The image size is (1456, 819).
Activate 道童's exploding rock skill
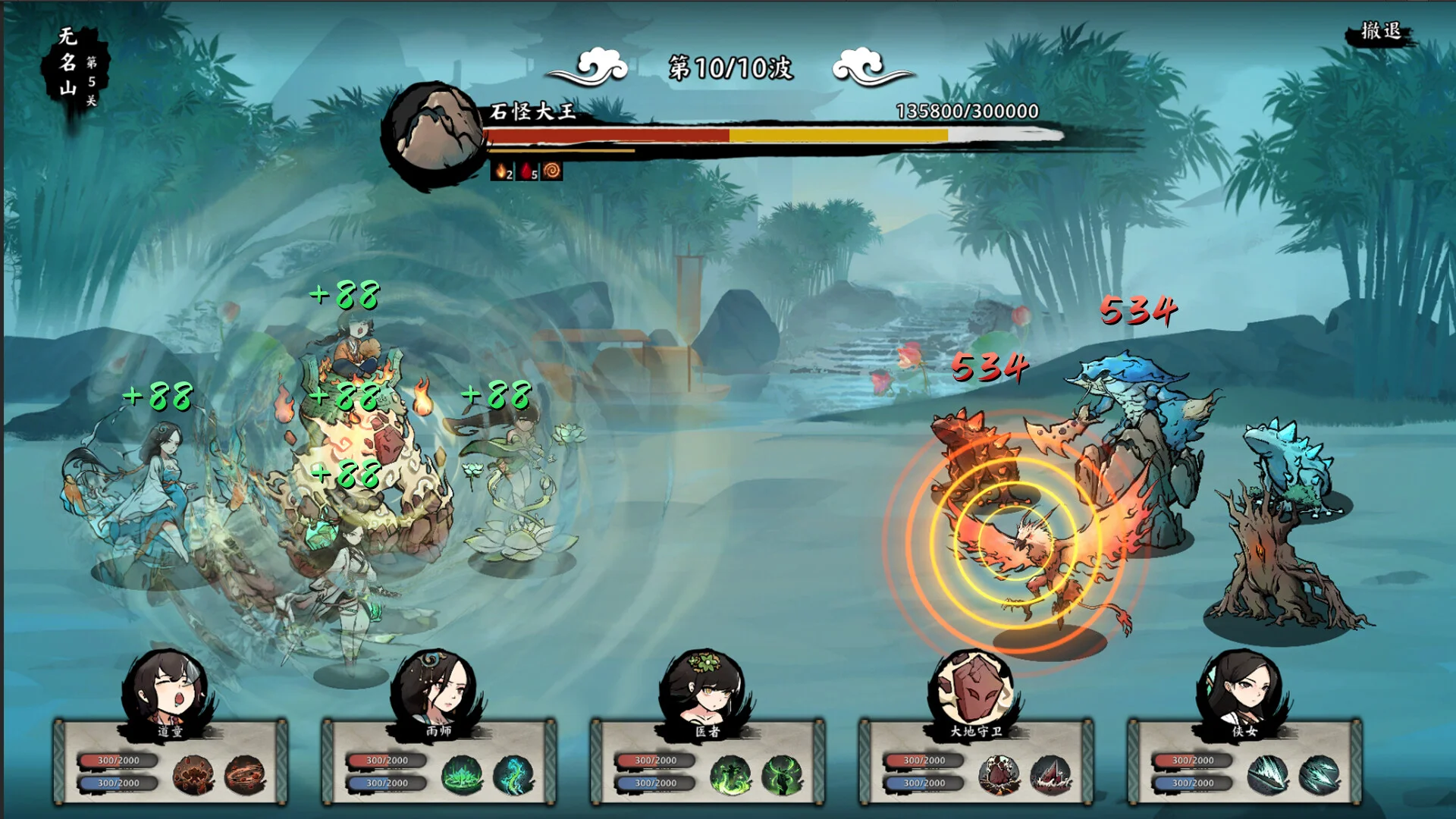pos(193,774)
